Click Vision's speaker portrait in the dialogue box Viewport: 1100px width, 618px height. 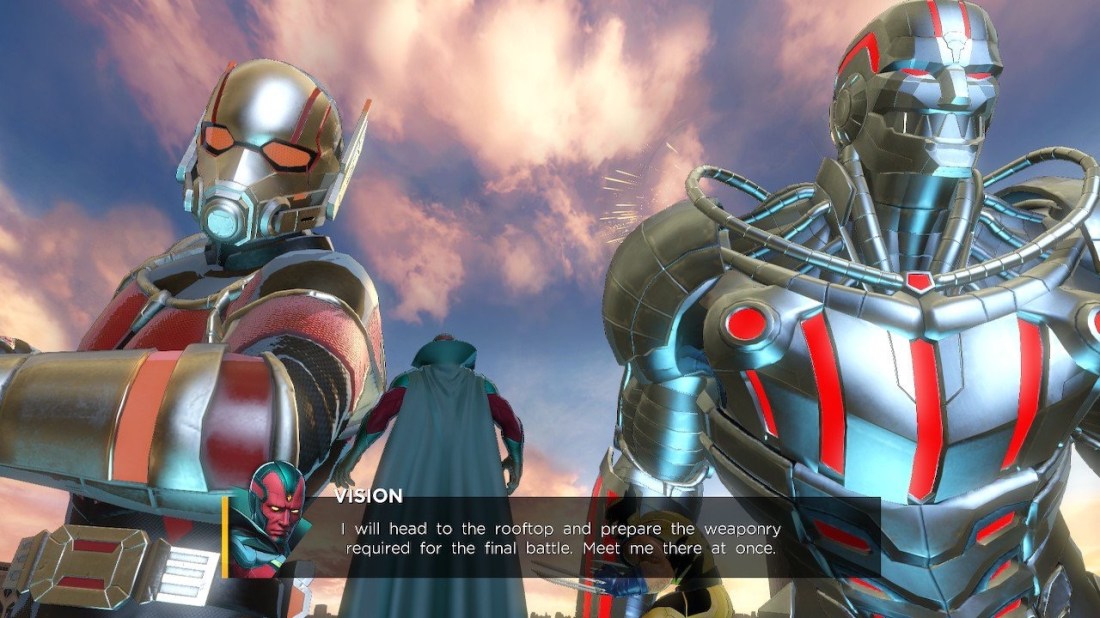tap(272, 518)
